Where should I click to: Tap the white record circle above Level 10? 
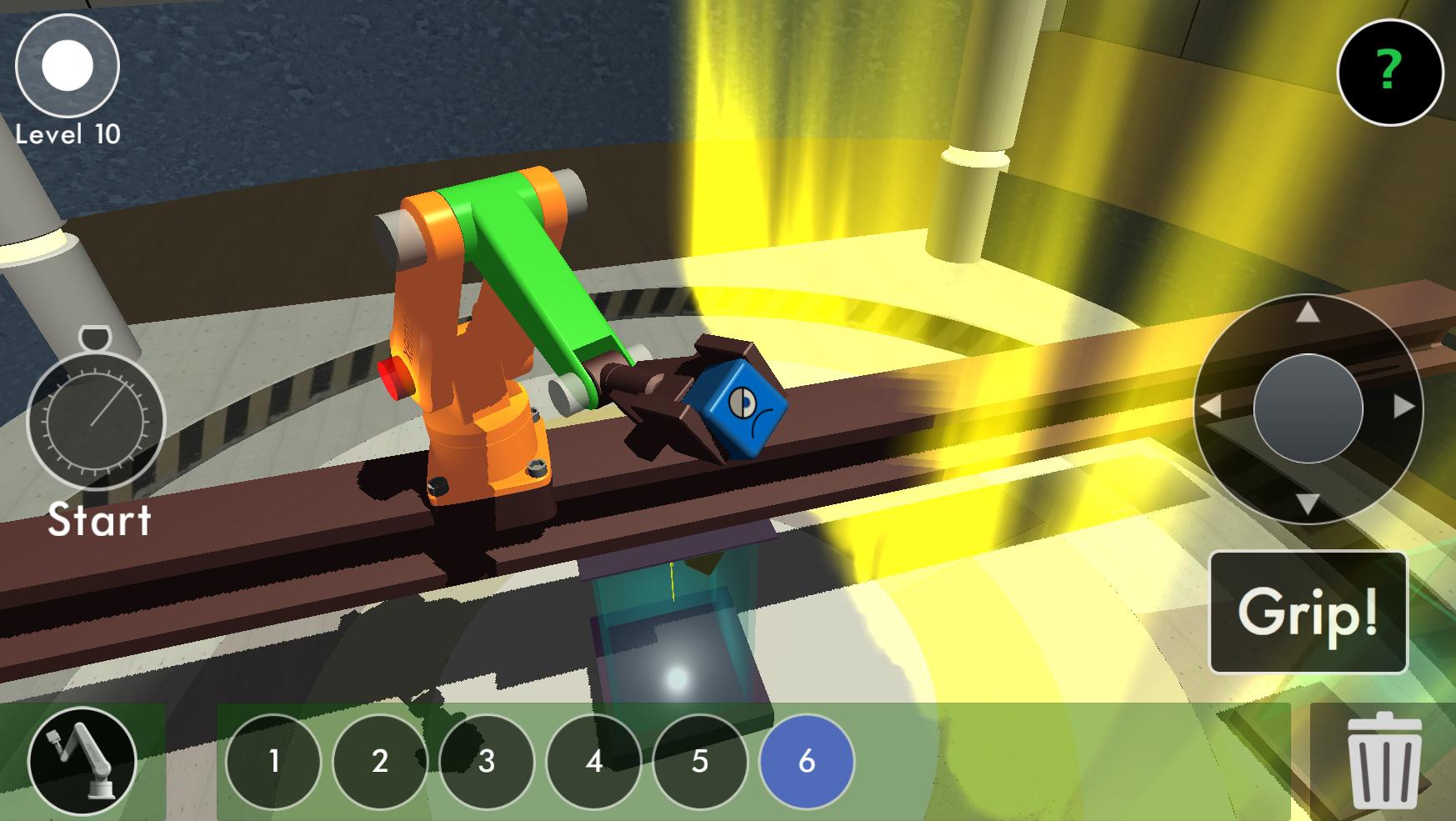click(68, 66)
